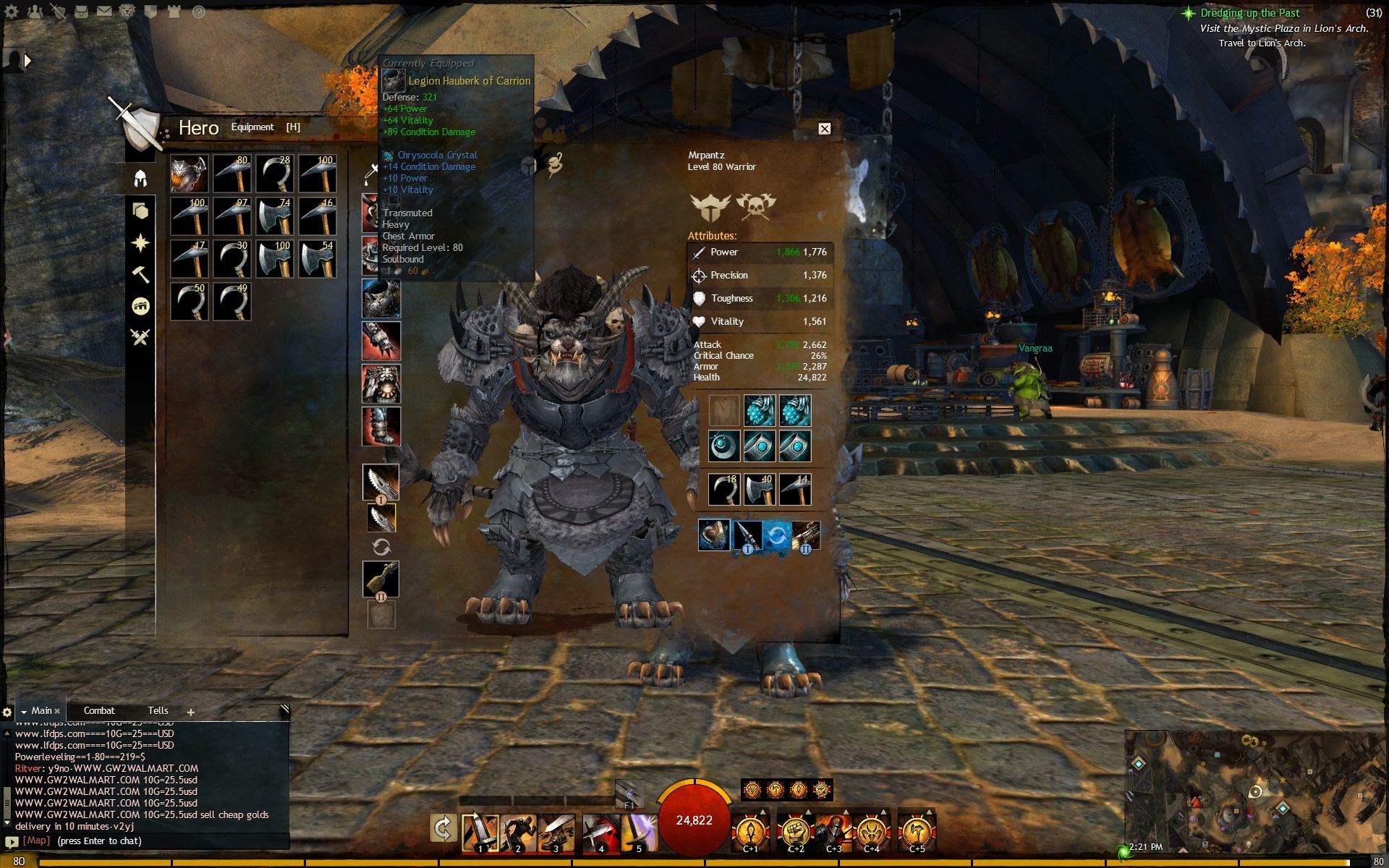Image resolution: width=1389 pixels, height=868 pixels.
Task: Swap weapon sets in the Hero panel
Action: [x=381, y=547]
